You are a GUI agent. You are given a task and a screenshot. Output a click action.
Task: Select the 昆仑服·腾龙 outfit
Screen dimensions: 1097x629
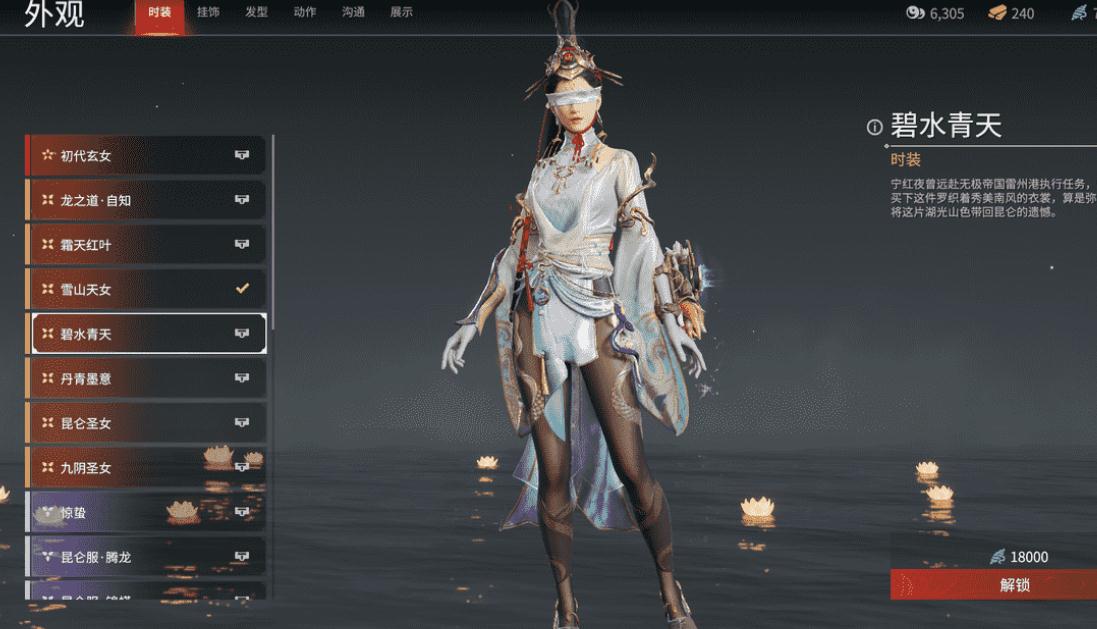(x=146, y=556)
